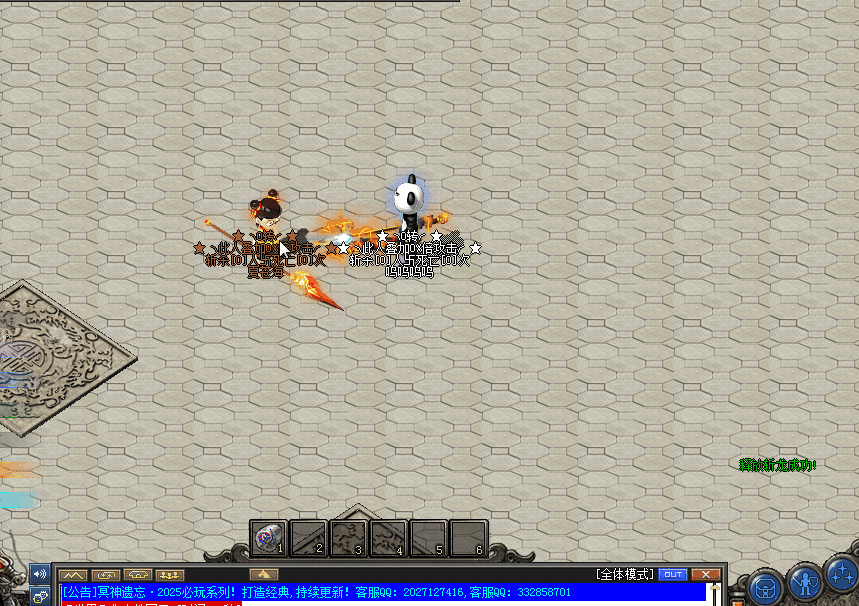Image resolution: width=859 pixels, height=606 pixels.
Task: Open the character panel with the shield figure icon
Action: (804, 580)
